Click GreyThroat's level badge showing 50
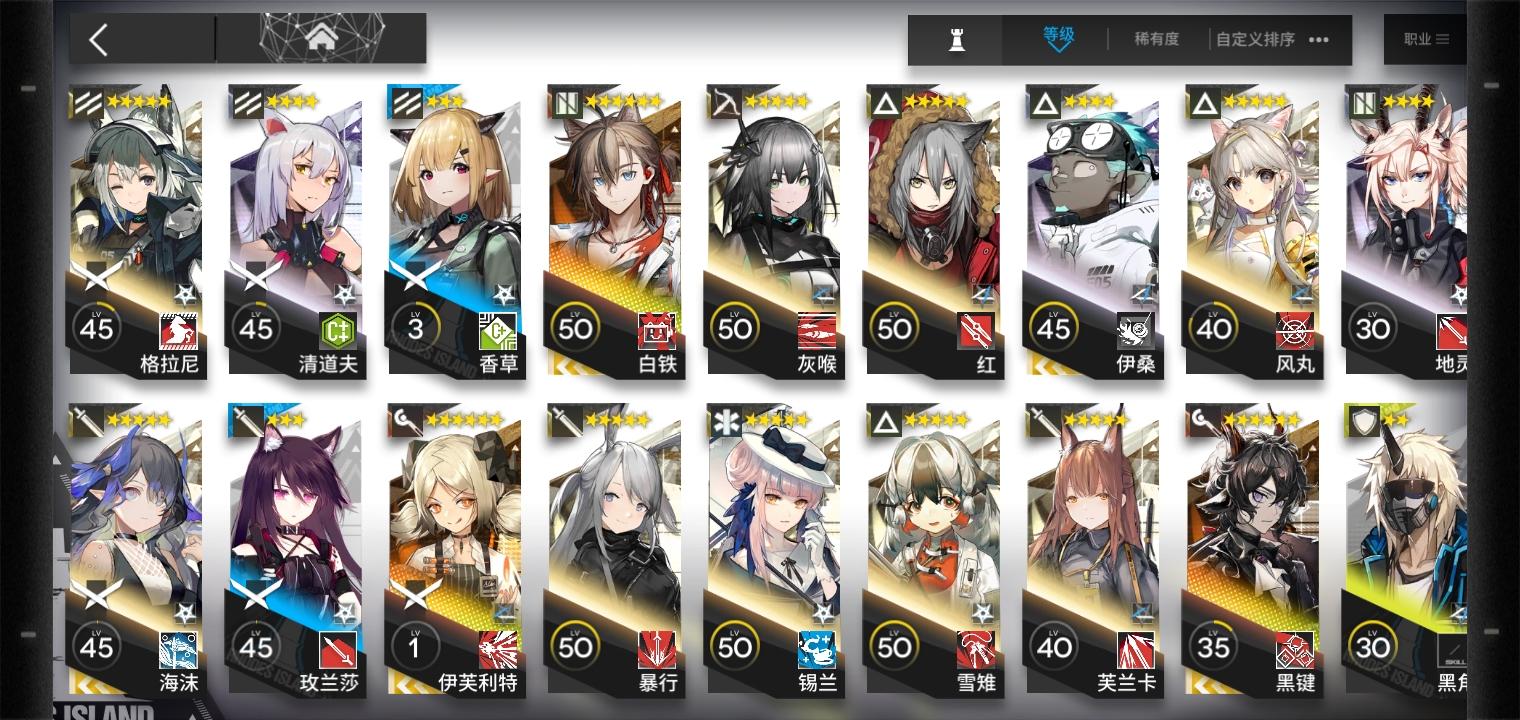 pos(735,327)
